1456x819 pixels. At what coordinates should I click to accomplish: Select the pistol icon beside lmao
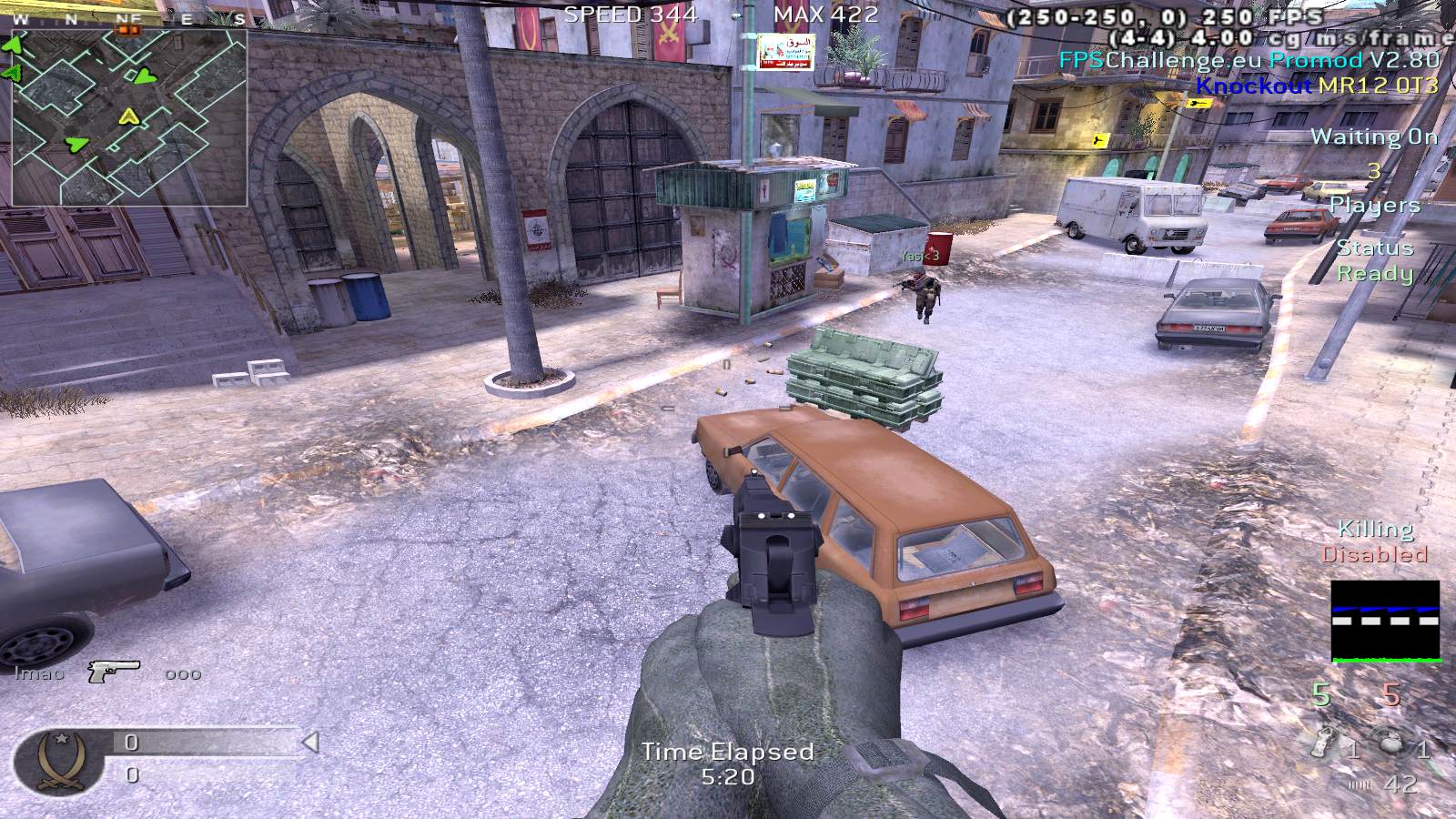point(113,672)
